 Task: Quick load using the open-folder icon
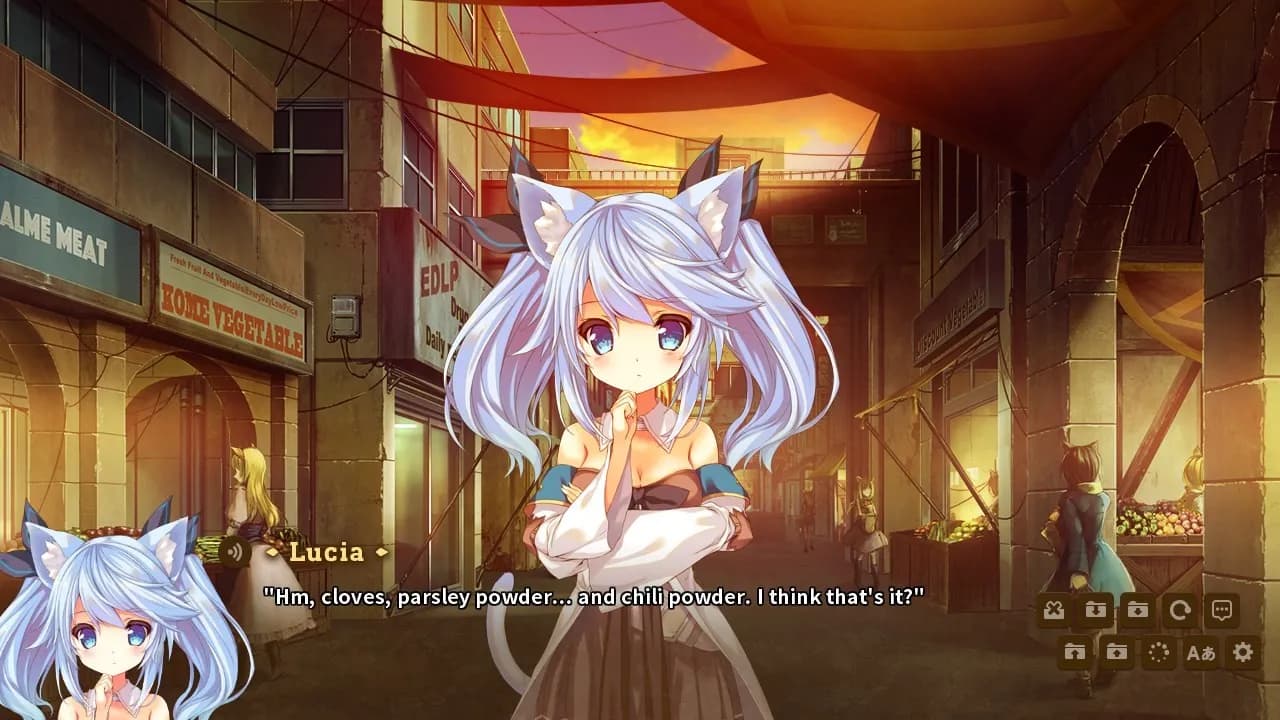pyautogui.click(x=1073, y=652)
